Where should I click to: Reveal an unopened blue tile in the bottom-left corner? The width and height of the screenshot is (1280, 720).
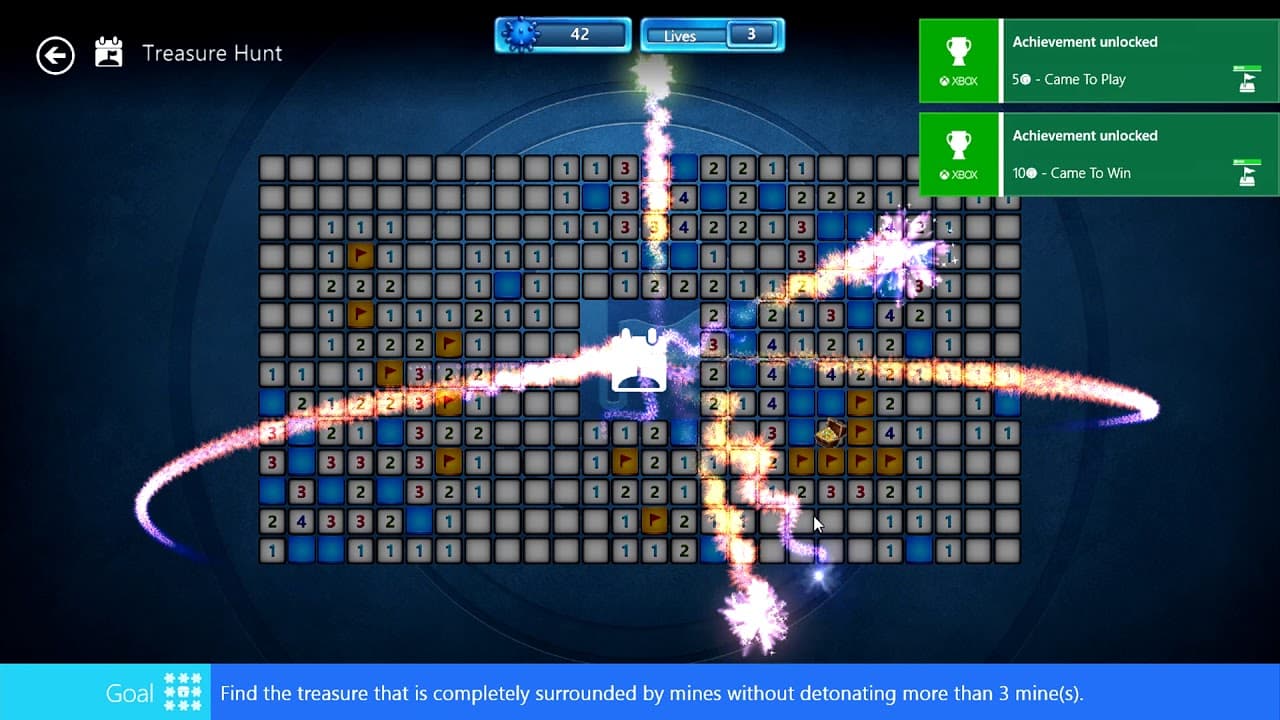click(x=302, y=550)
